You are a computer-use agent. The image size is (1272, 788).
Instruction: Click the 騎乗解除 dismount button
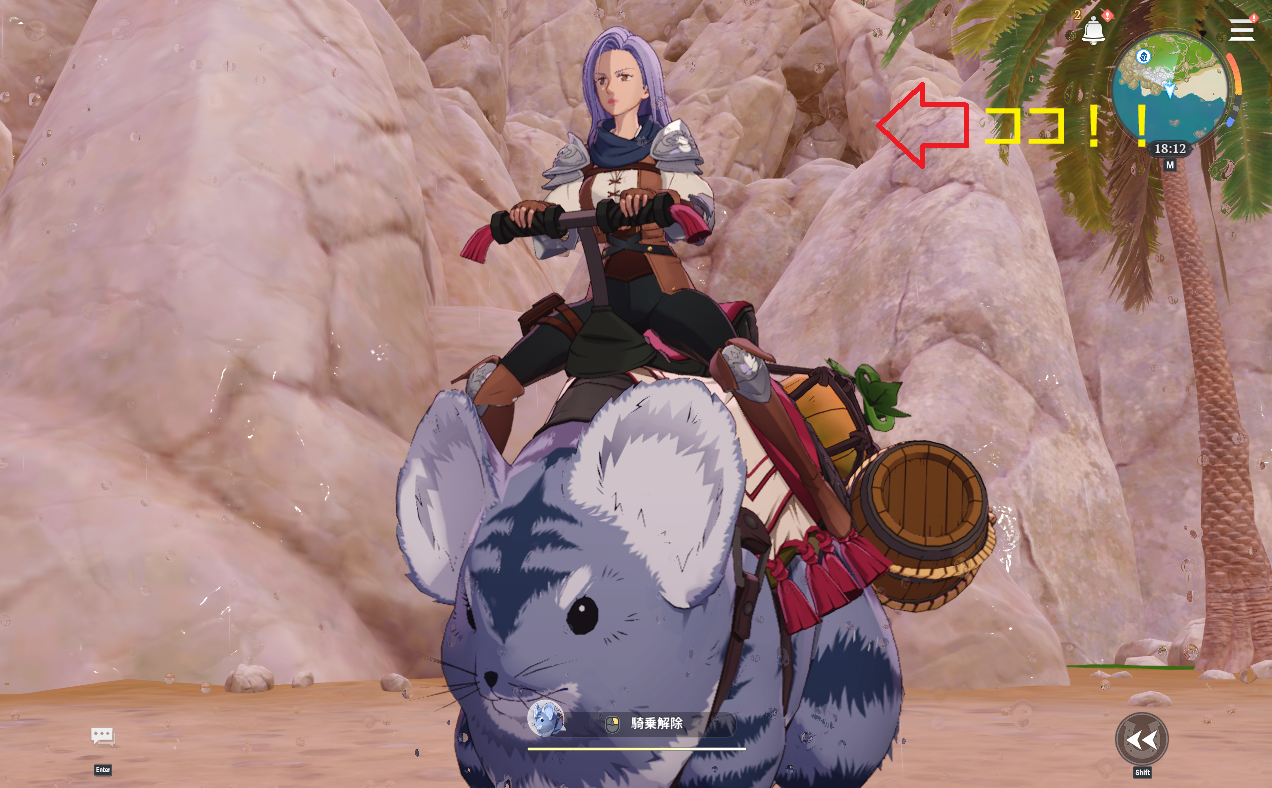pyautogui.click(x=657, y=725)
